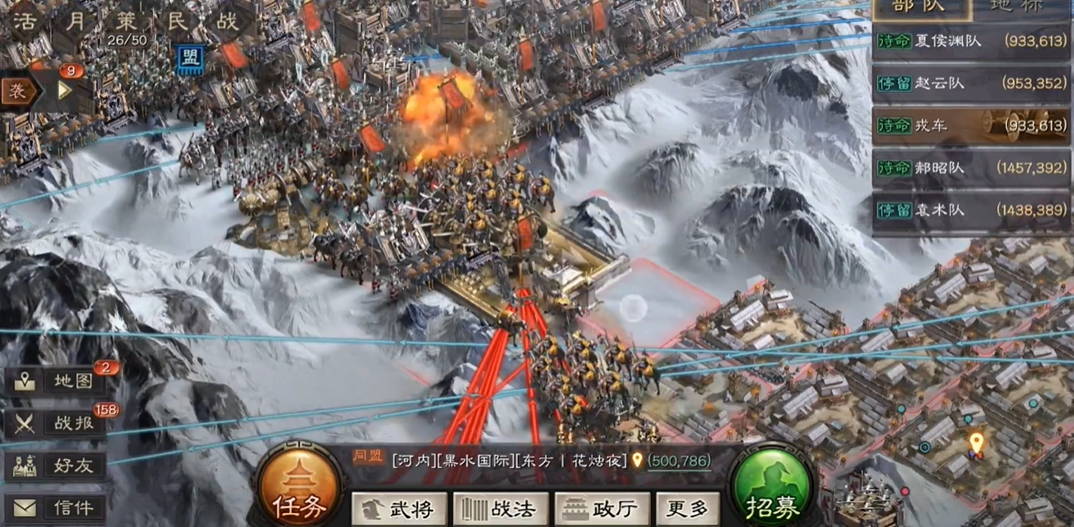The width and height of the screenshot is (1074, 527).
Task: Select the 戎车 troop row
Action: point(972,126)
